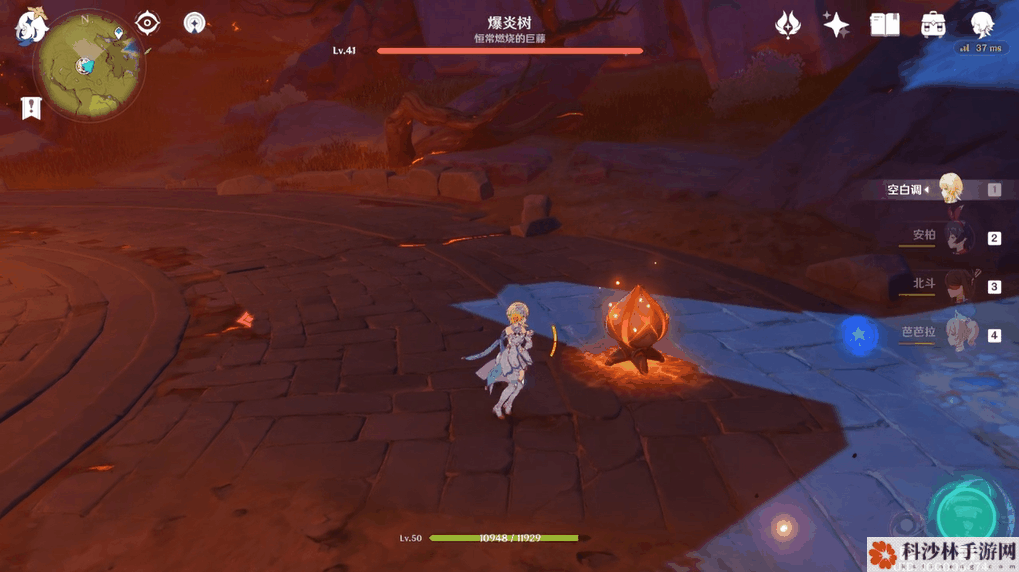Activate the elemental sight eye icon
This screenshot has width=1019, height=572.
coord(148,23)
